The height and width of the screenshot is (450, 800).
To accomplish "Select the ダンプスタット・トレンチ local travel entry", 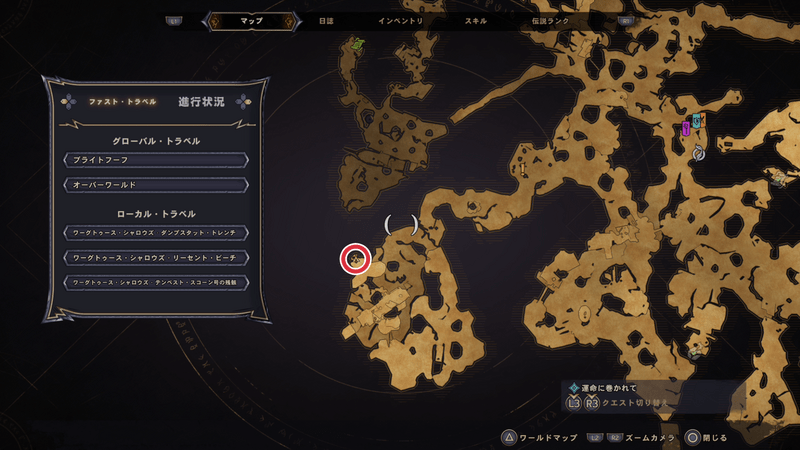I will tap(155, 233).
